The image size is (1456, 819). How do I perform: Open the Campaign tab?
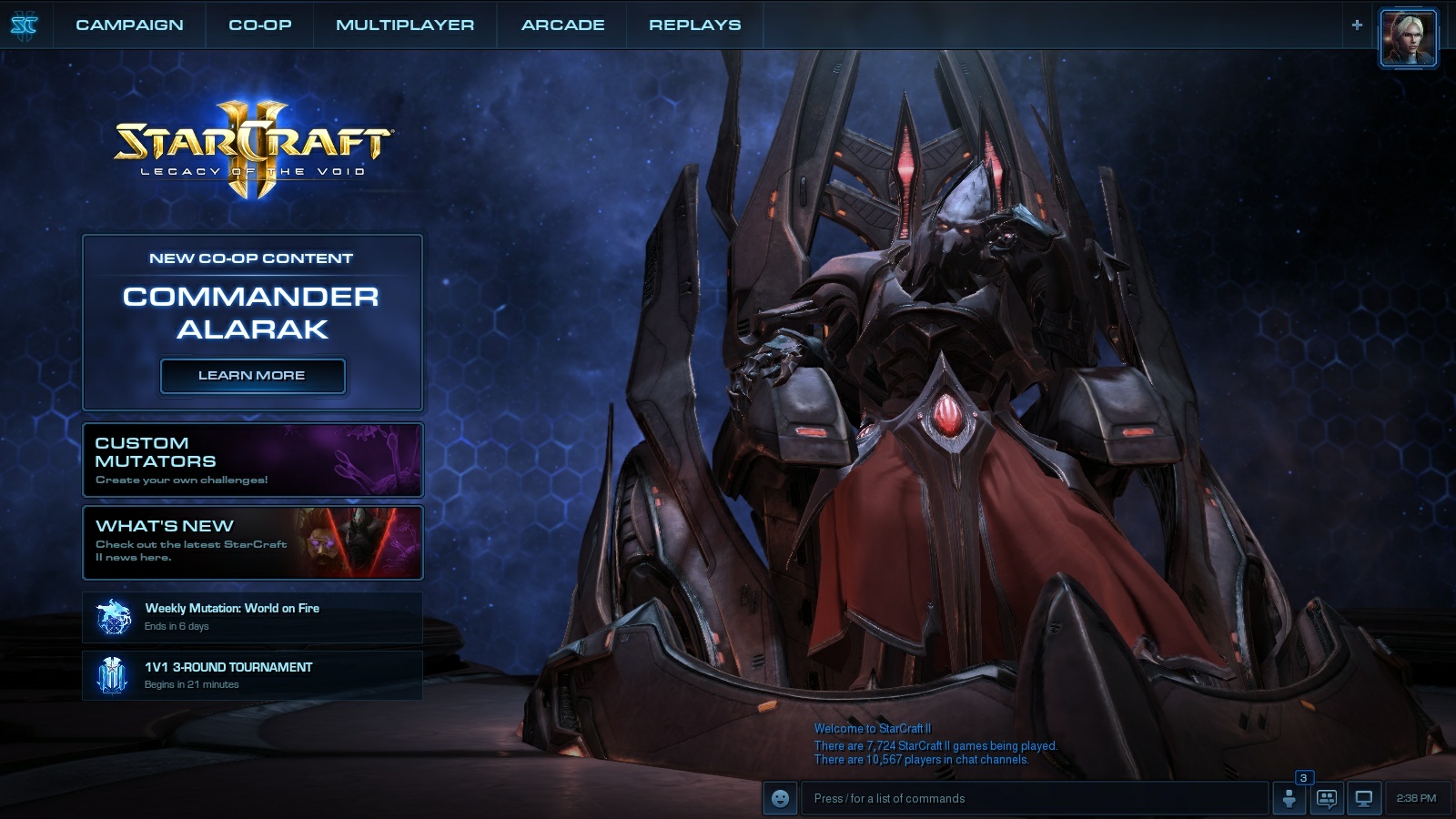pyautogui.click(x=129, y=25)
